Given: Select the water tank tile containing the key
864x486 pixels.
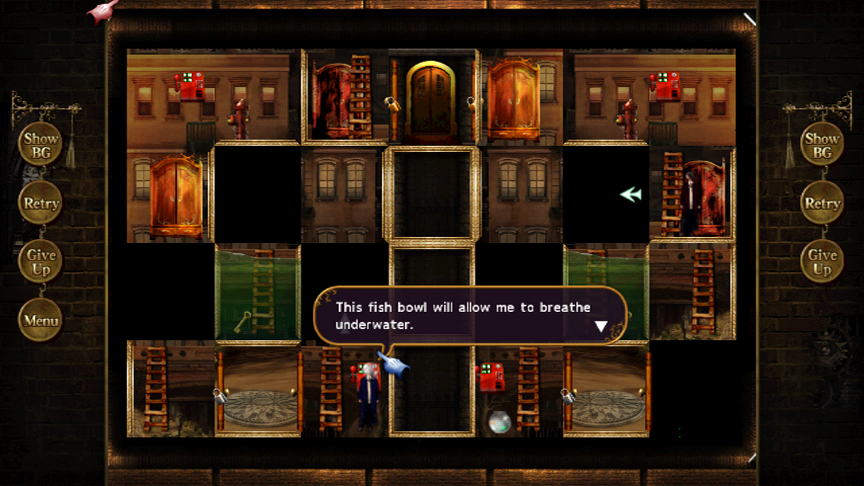Looking at the screenshot, I should (x=257, y=294).
